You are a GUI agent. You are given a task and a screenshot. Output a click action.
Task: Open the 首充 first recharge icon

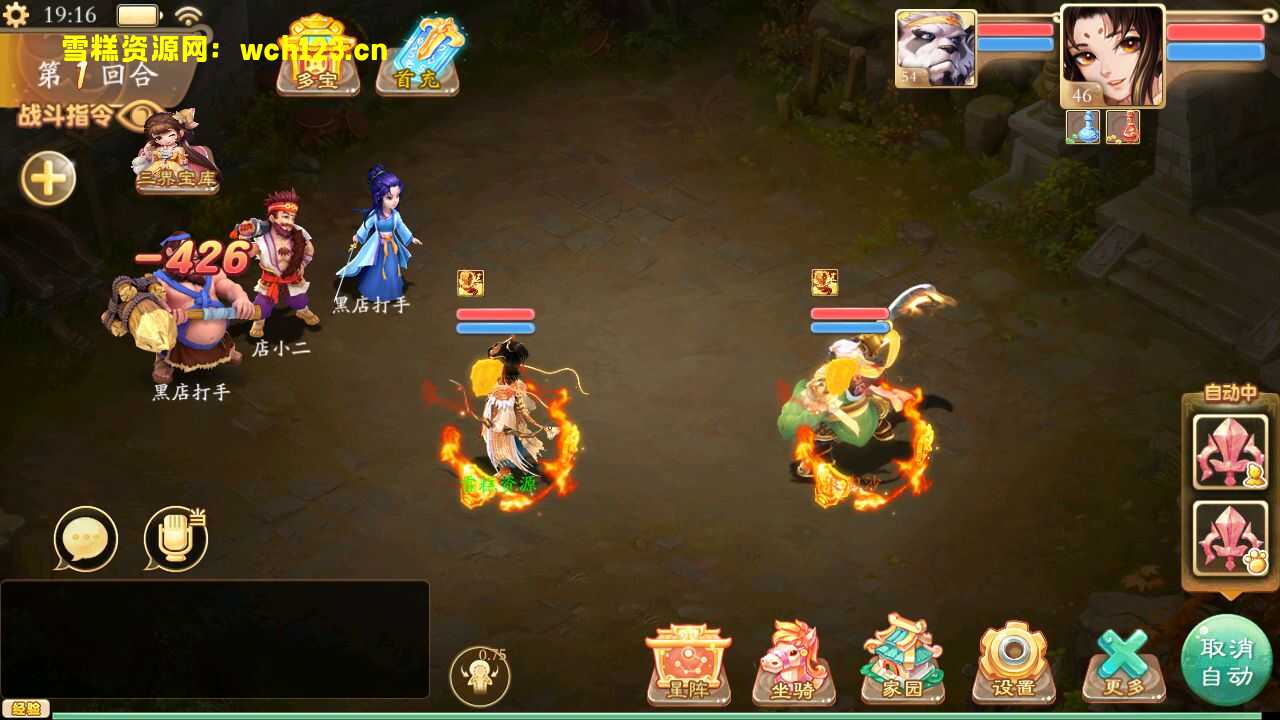(x=419, y=55)
